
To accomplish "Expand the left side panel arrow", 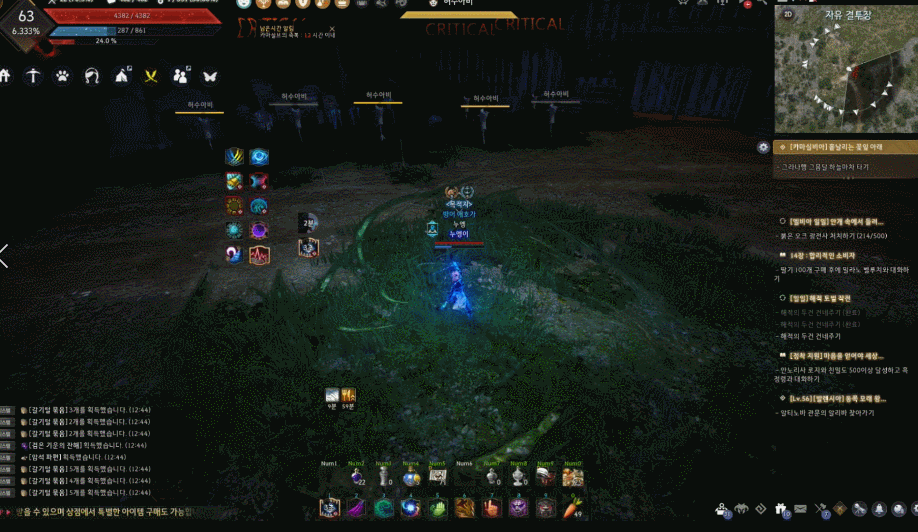I will tap(5, 256).
